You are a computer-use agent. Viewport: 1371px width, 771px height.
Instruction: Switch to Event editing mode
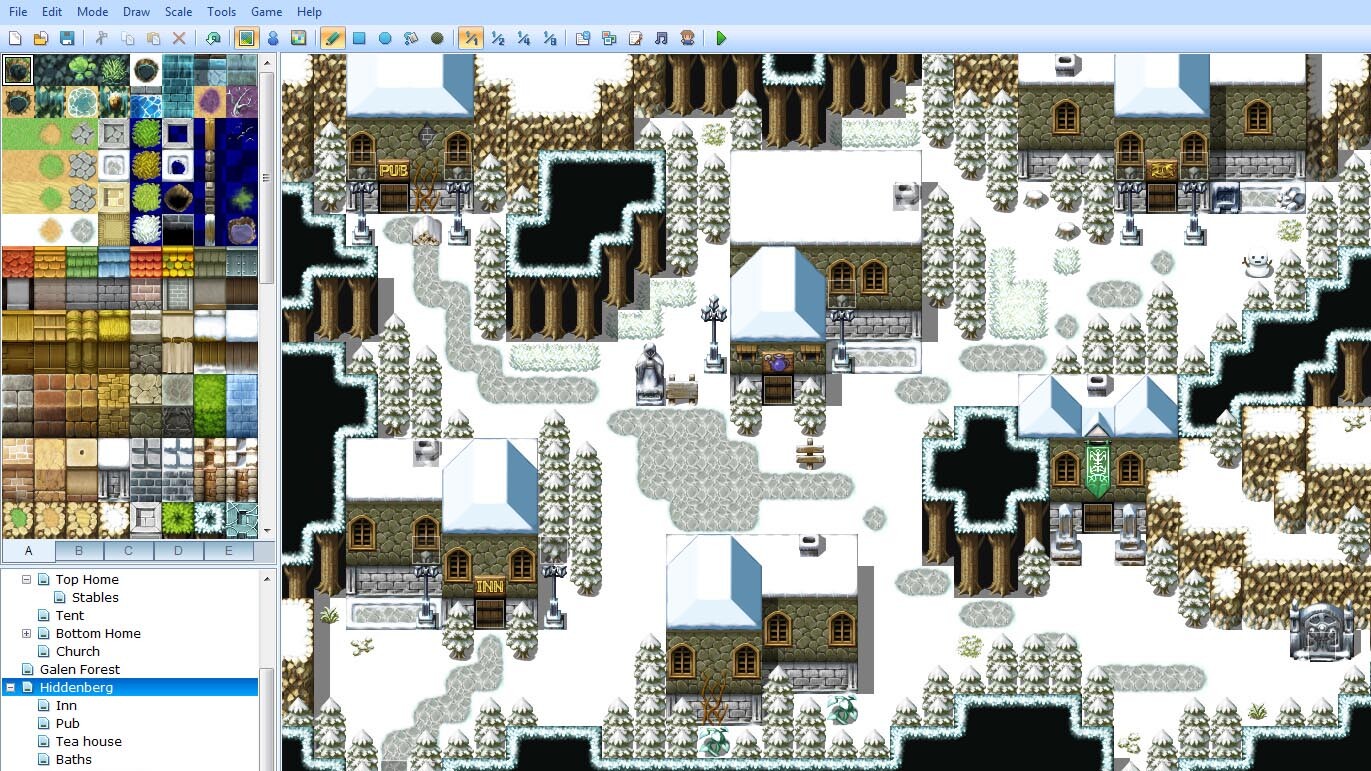(x=271, y=38)
